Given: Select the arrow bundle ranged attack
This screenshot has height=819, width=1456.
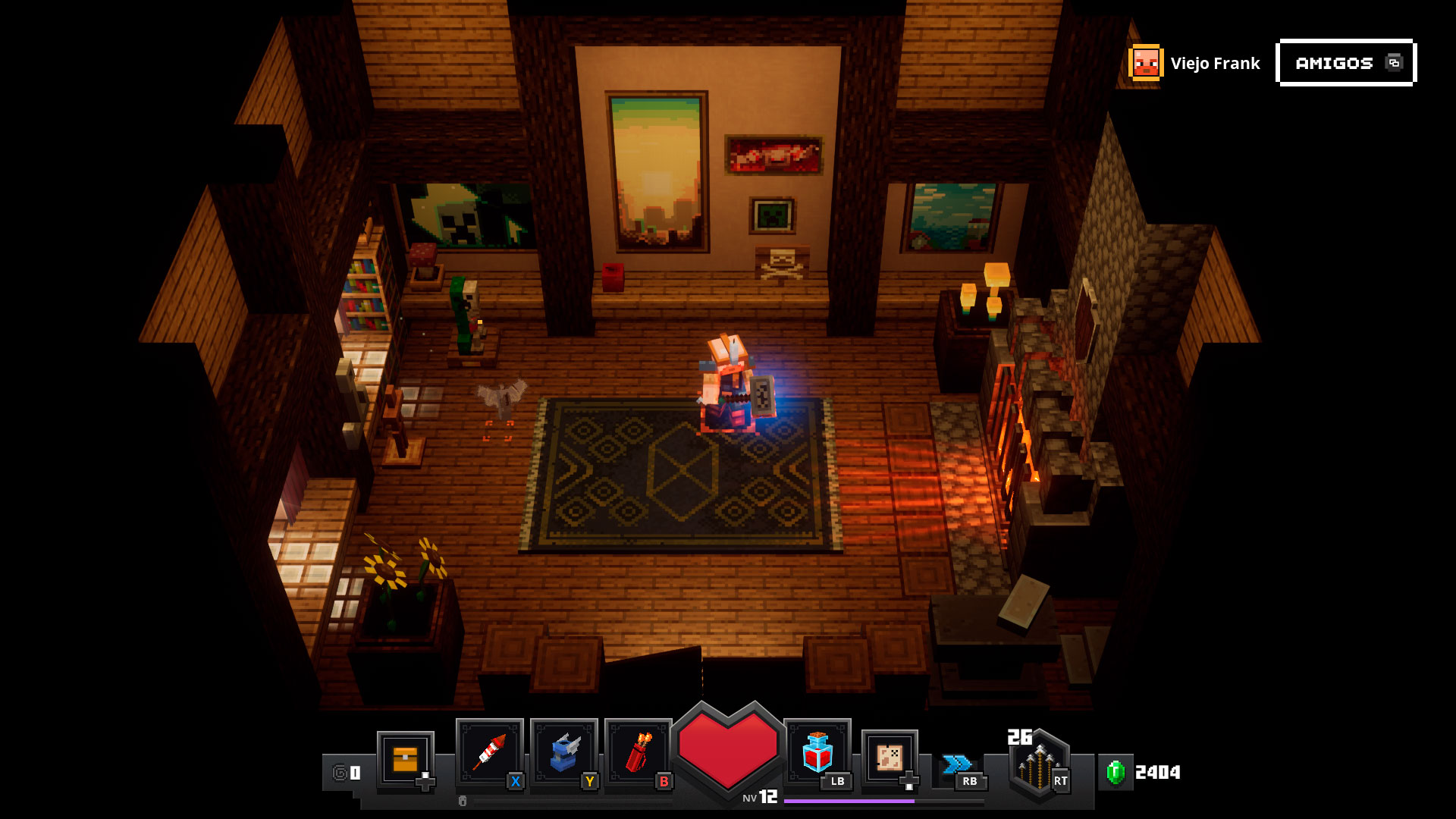Looking at the screenshot, I should pos(1038,764).
